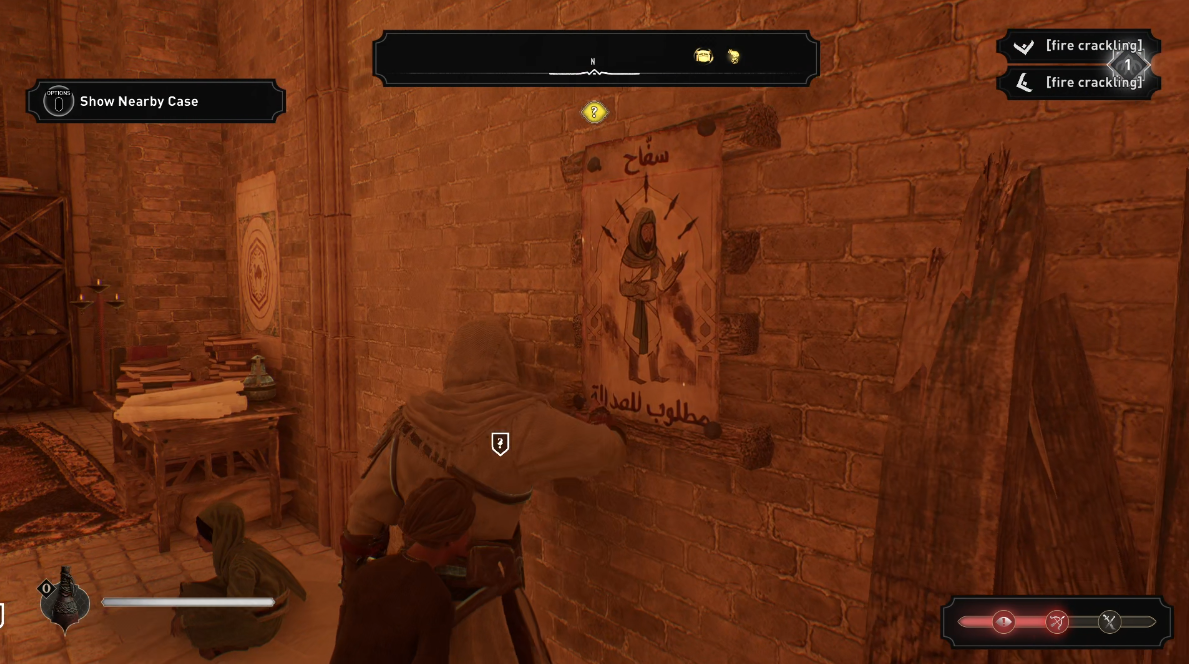Viewport: 1189px width, 664px height.
Task: Click the grey crossed daggers icon
Action: (1109, 622)
